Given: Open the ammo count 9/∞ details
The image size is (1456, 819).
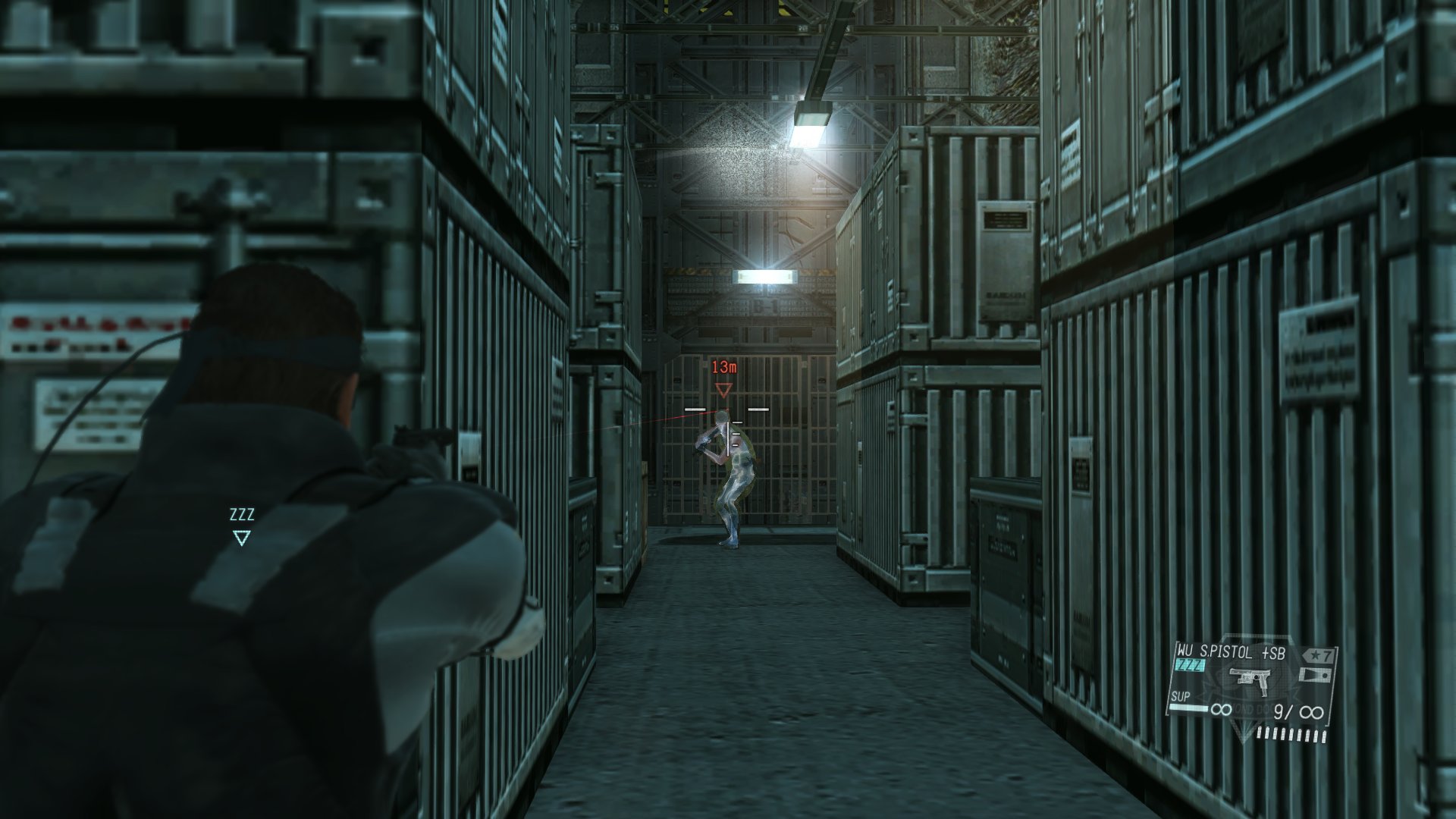Looking at the screenshot, I should coord(1298,711).
